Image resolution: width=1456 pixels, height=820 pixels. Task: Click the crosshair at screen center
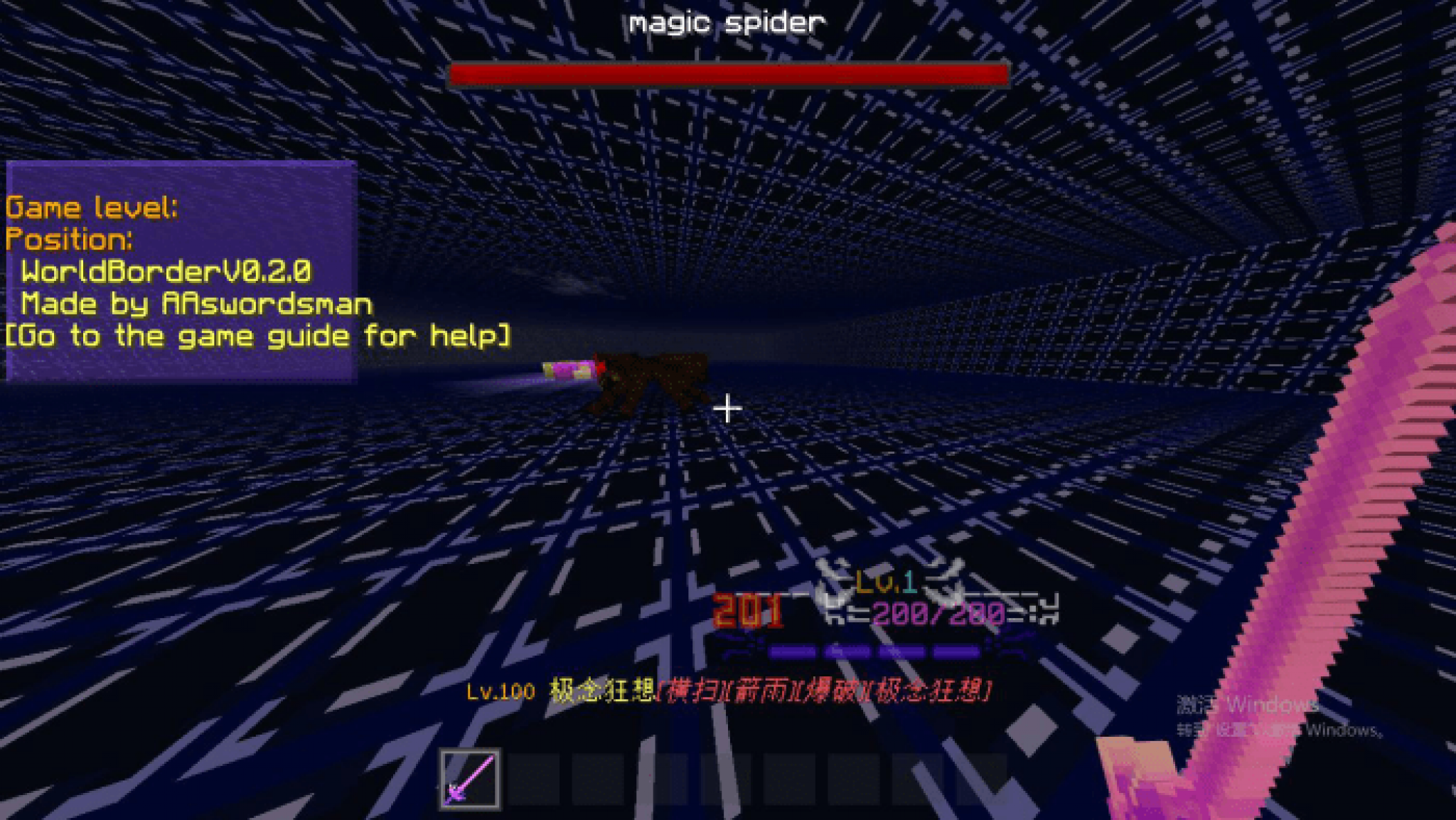tap(727, 409)
